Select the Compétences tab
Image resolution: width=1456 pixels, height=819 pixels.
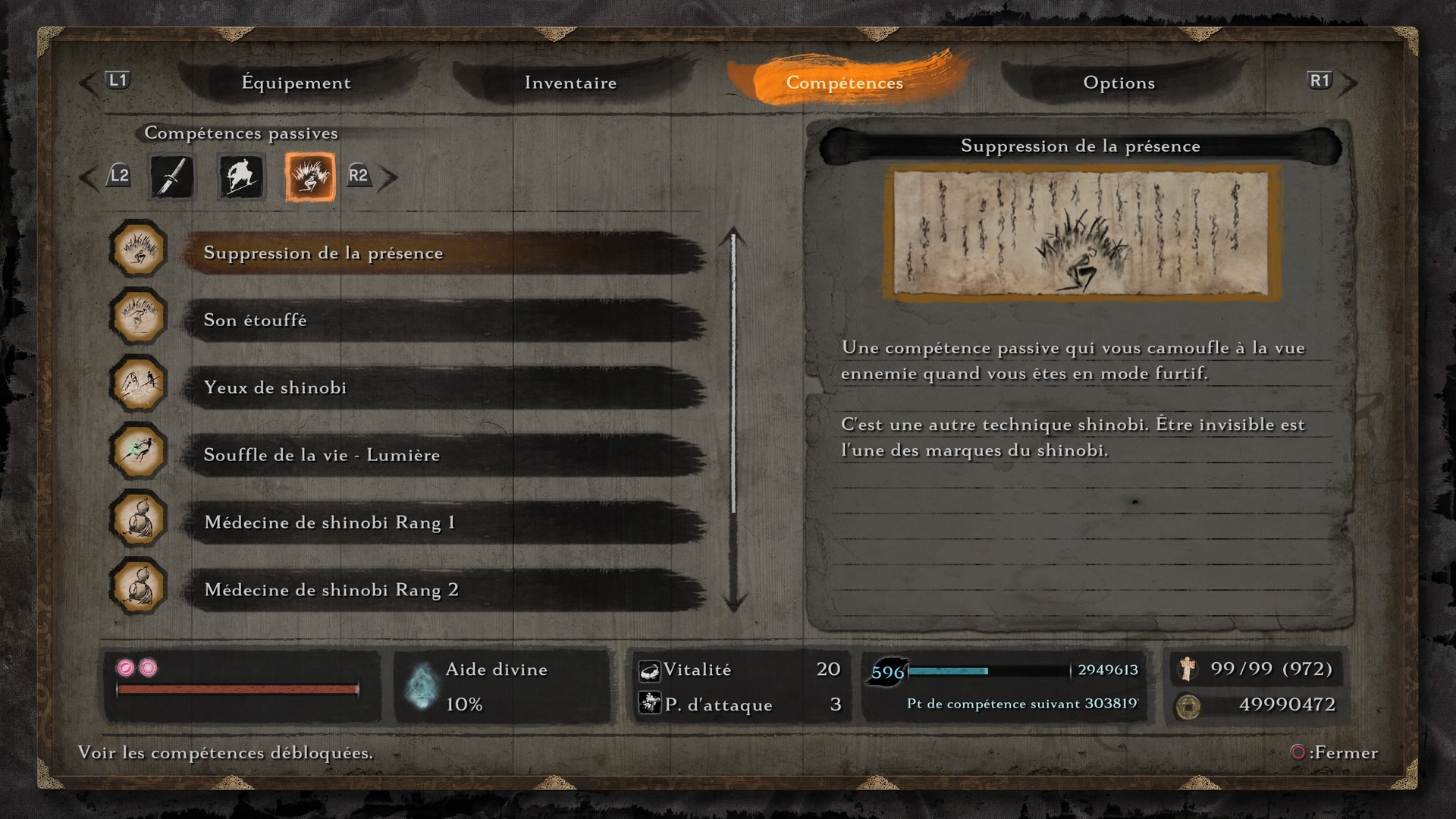pyautogui.click(x=844, y=83)
